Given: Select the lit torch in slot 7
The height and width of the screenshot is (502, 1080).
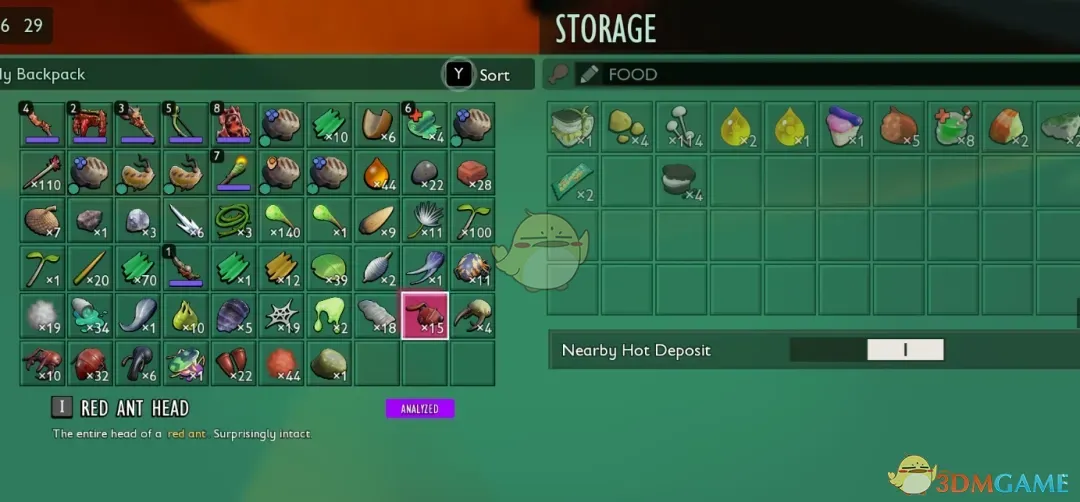Looking at the screenshot, I should click(x=233, y=173).
